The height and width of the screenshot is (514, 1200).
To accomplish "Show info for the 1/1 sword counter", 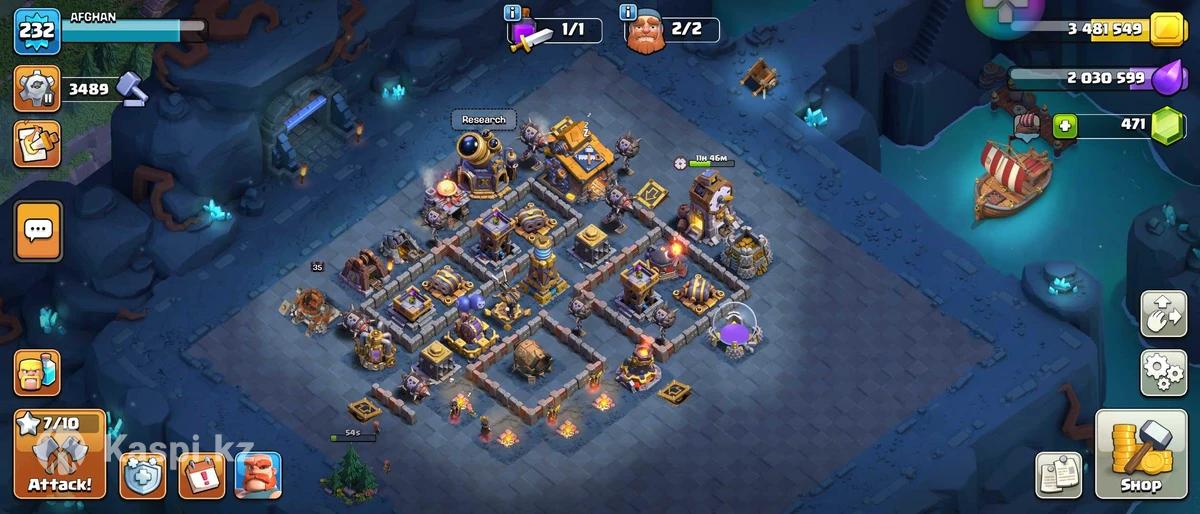I will coord(514,13).
